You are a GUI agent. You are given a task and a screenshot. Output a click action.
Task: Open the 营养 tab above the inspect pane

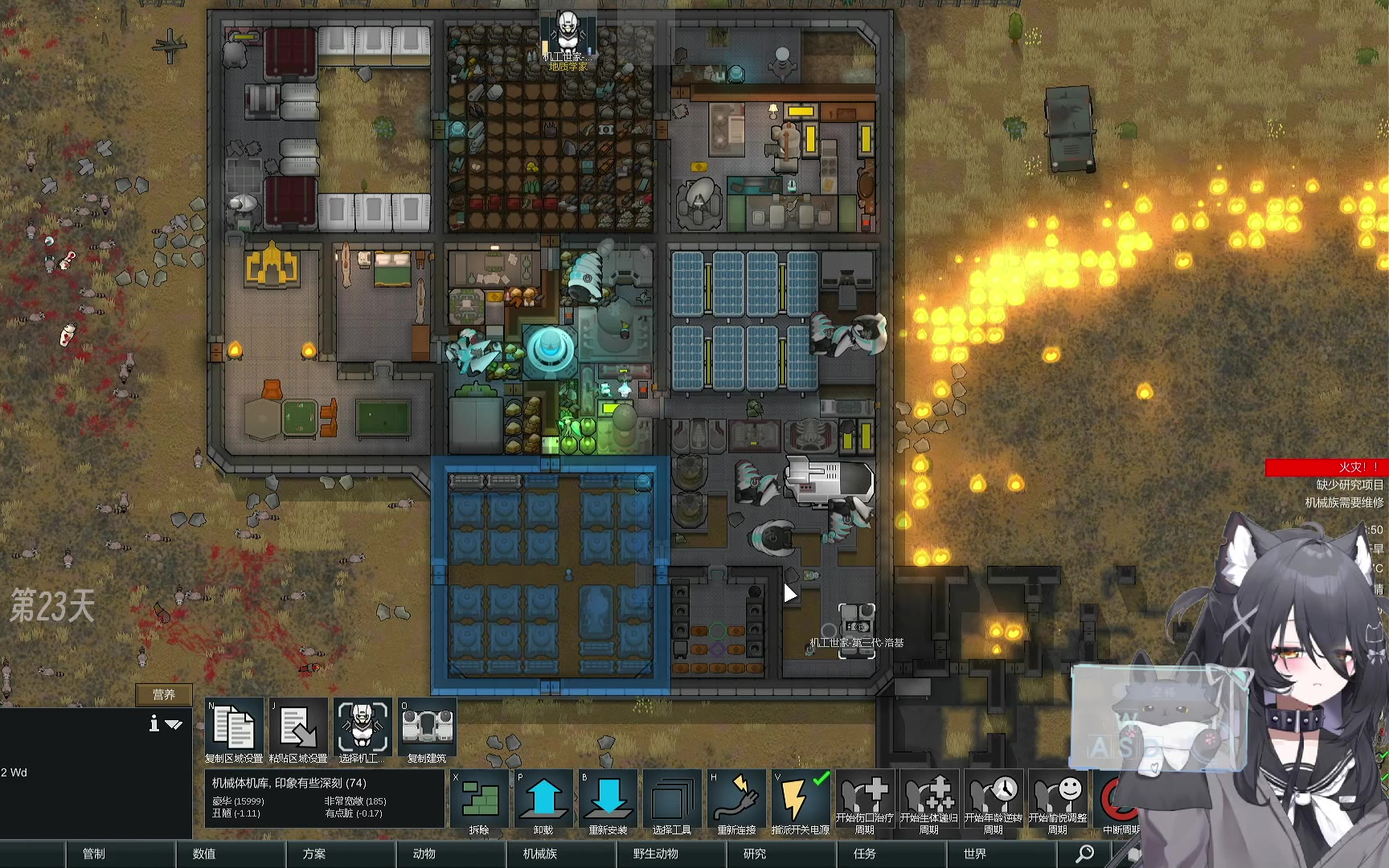[164, 694]
